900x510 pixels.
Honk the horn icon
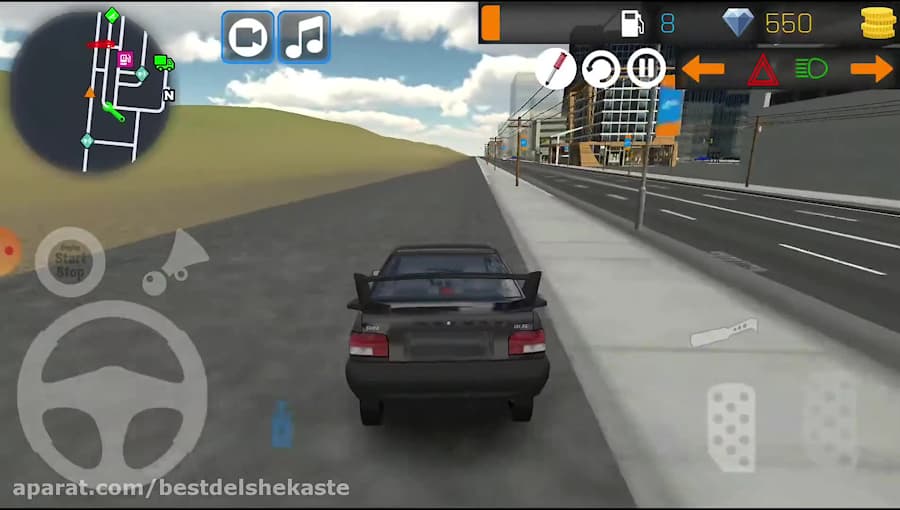(x=171, y=263)
